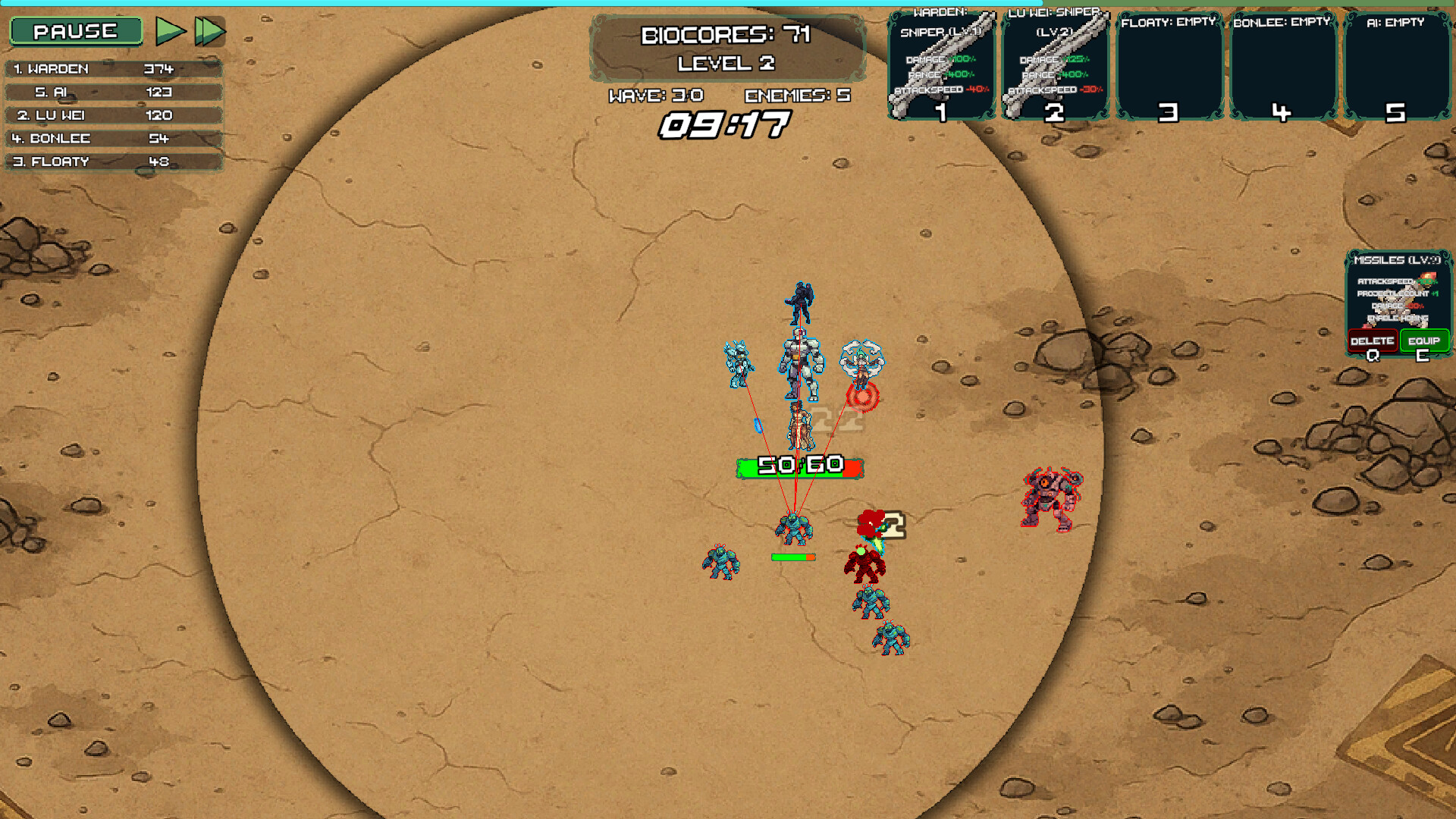Enable single-speed playback with the play arrow
The height and width of the screenshot is (819, 1456).
click(x=170, y=30)
